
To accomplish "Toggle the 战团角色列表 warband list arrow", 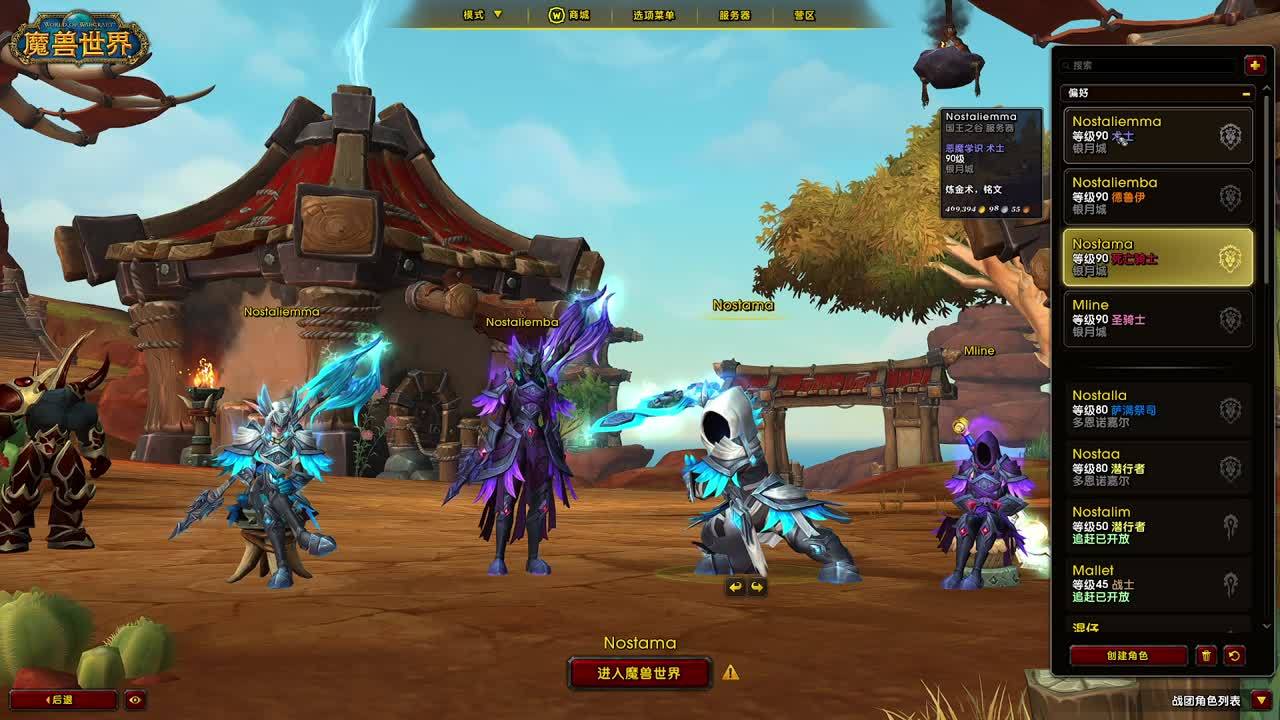I will [1261, 700].
